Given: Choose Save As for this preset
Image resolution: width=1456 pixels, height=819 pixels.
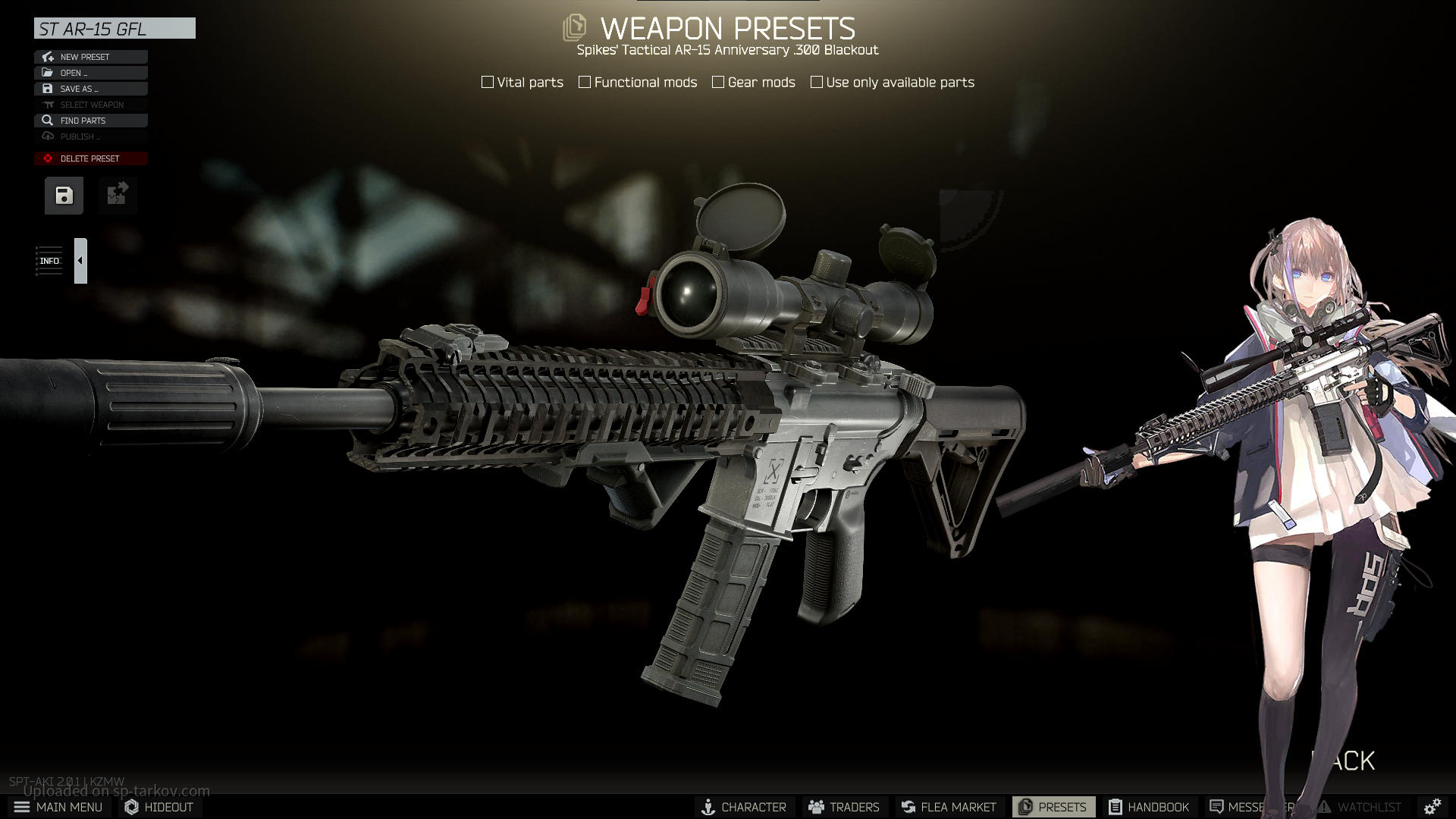Looking at the screenshot, I should pos(90,89).
